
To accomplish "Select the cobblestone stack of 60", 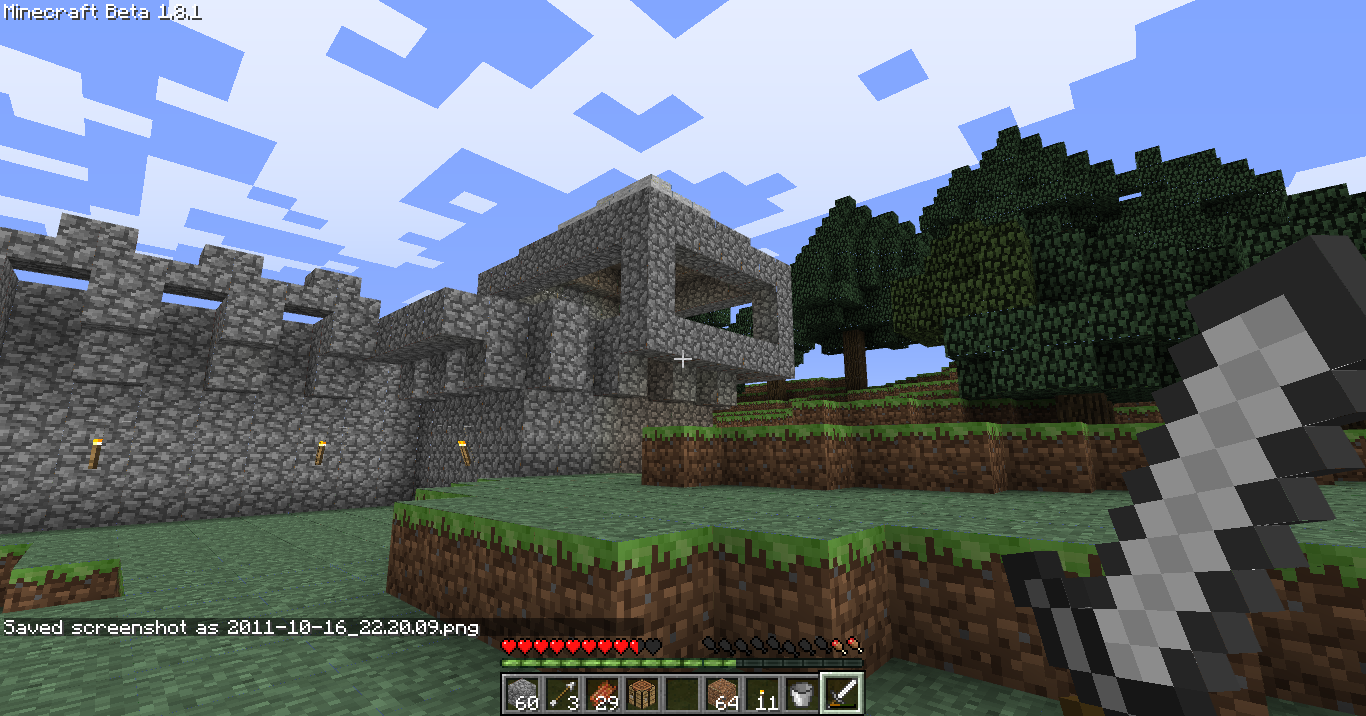I will click(521, 693).
